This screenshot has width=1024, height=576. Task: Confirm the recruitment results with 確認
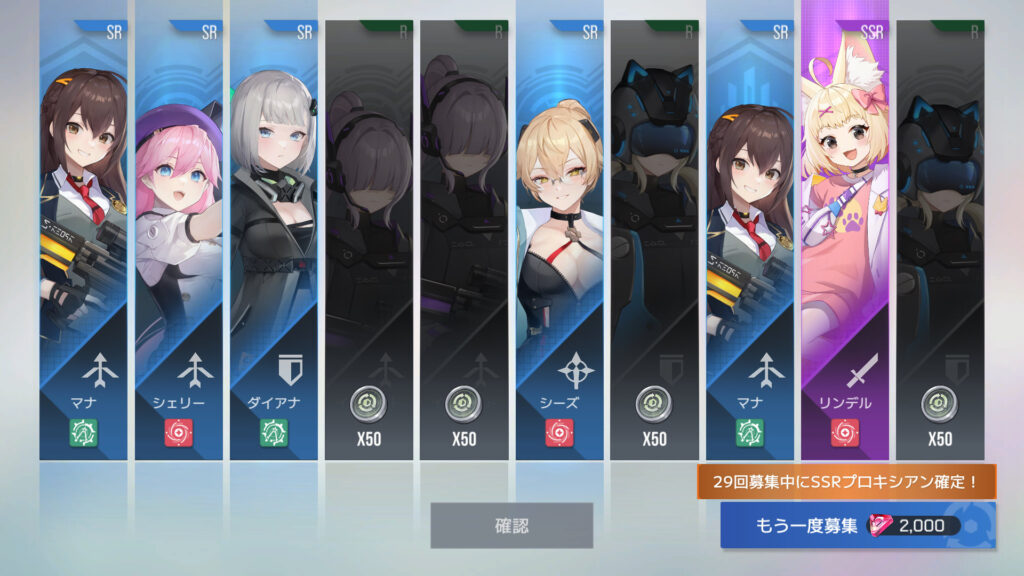pos(511,525)
